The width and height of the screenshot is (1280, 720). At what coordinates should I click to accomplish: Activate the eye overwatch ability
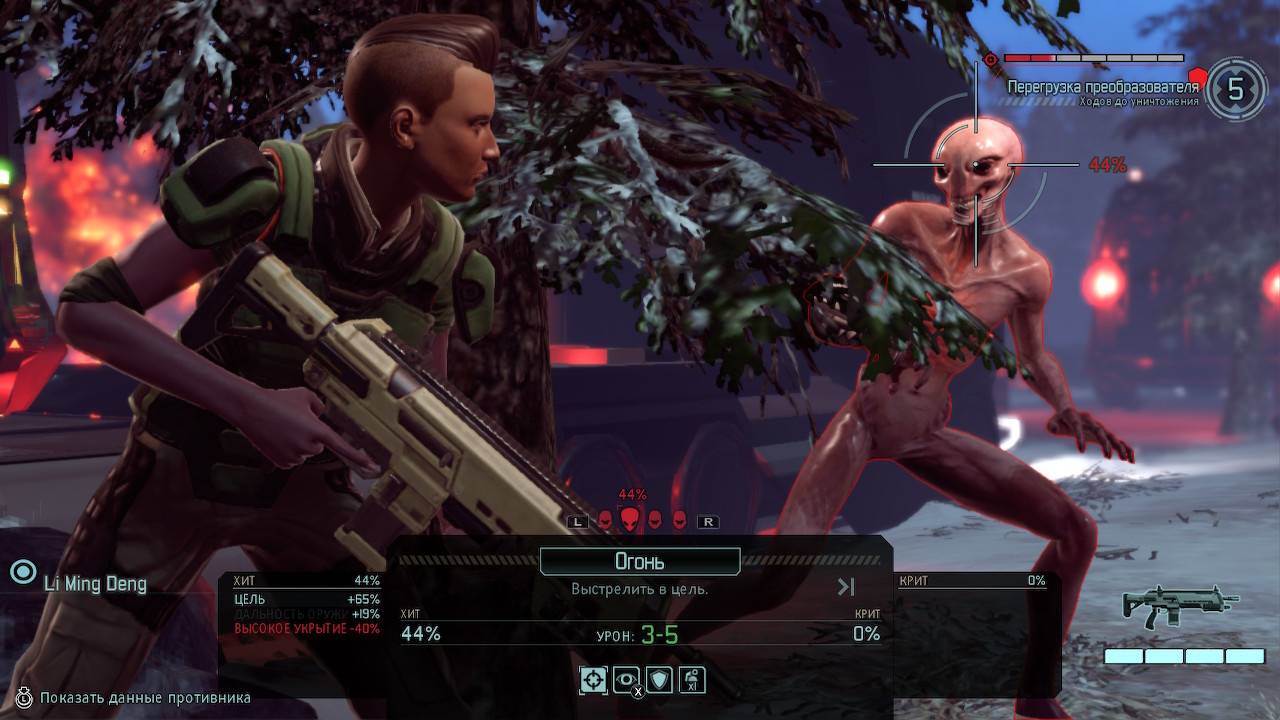pyautogui.click(x=626, y=680)
